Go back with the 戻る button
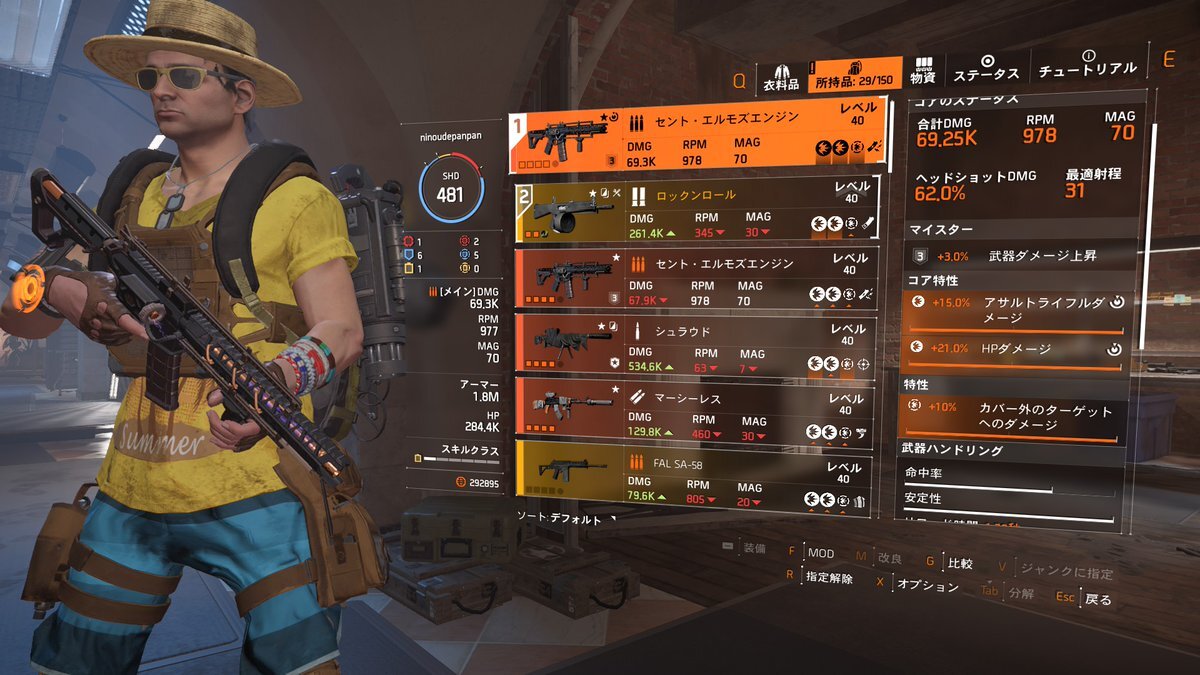This screenshot has width=1200, height=675. [x=1098, y=599]
